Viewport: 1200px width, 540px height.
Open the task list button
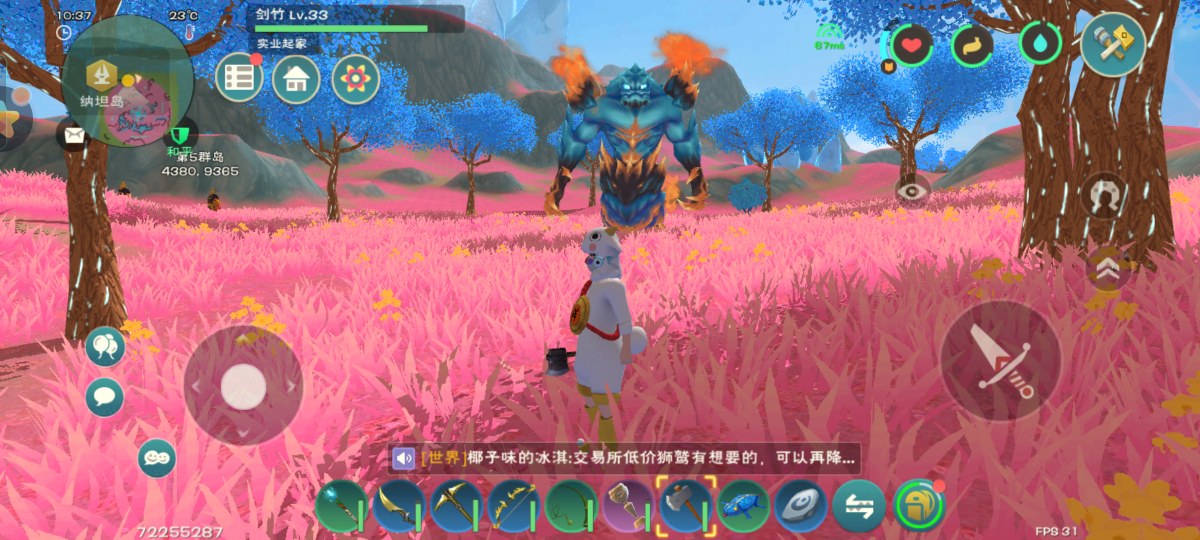pyautogui.click(x=239, y=78)
